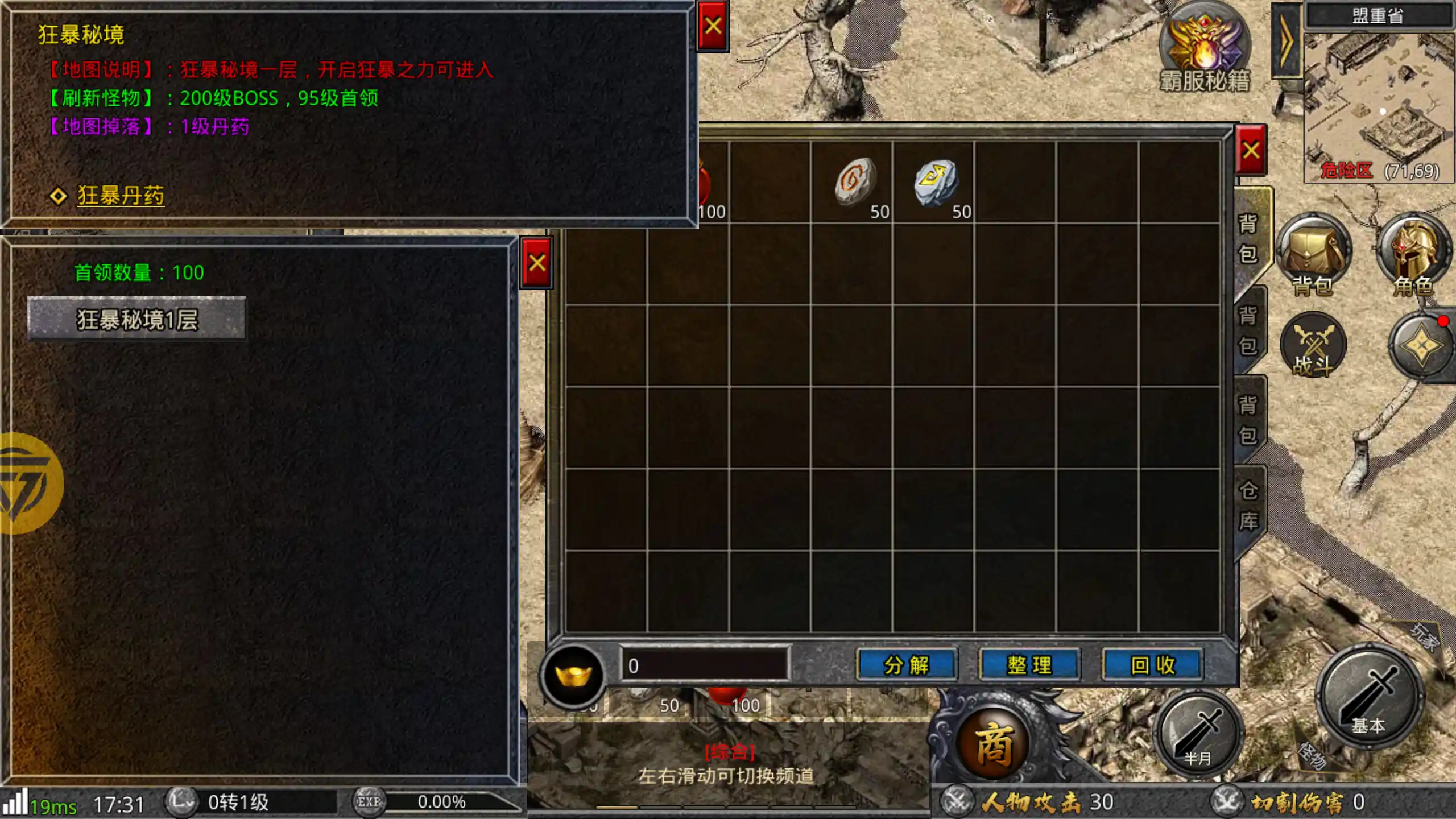This screenshot has height=819, width=1456.
Task: Open the 商 shop button
Action: point(994,743)
